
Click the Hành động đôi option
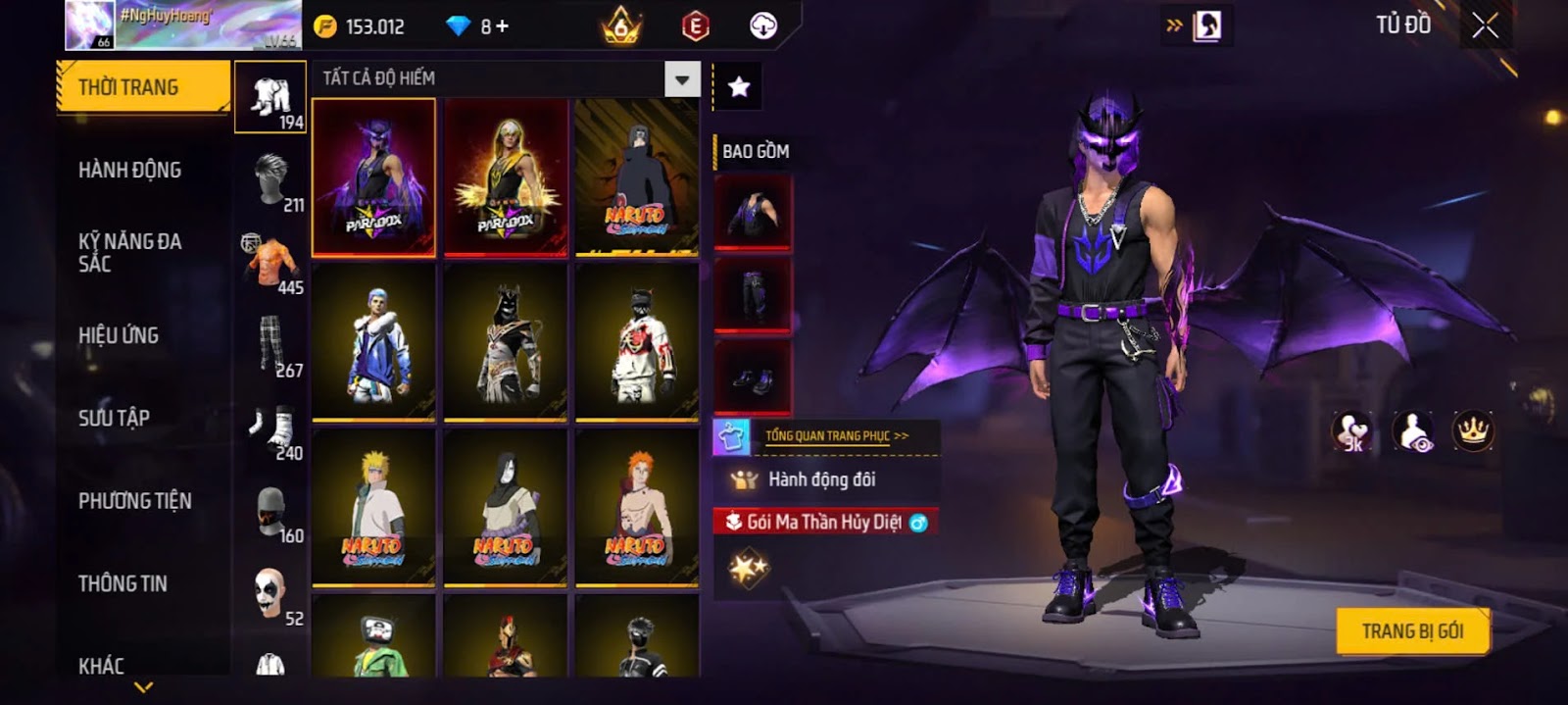[821, 479]
